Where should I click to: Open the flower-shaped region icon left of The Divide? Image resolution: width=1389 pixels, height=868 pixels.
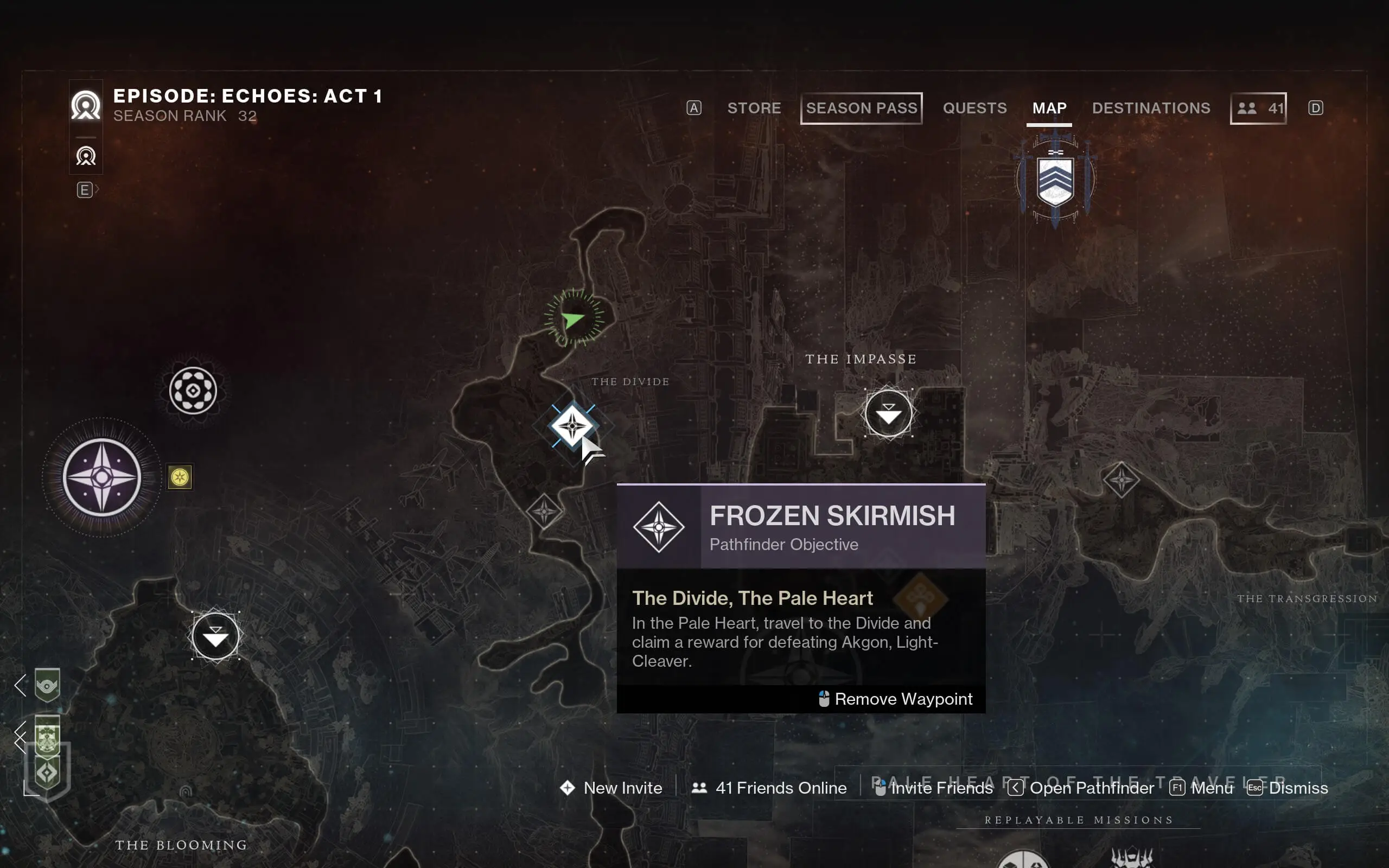pyautogui.click(x=194, y=391)
